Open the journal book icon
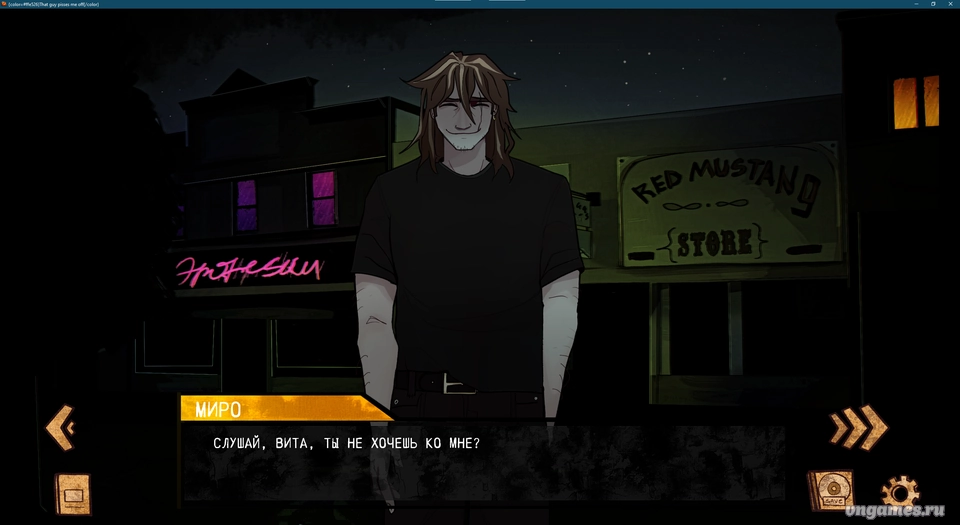This screenshot has height=525, width=960. 73,493
